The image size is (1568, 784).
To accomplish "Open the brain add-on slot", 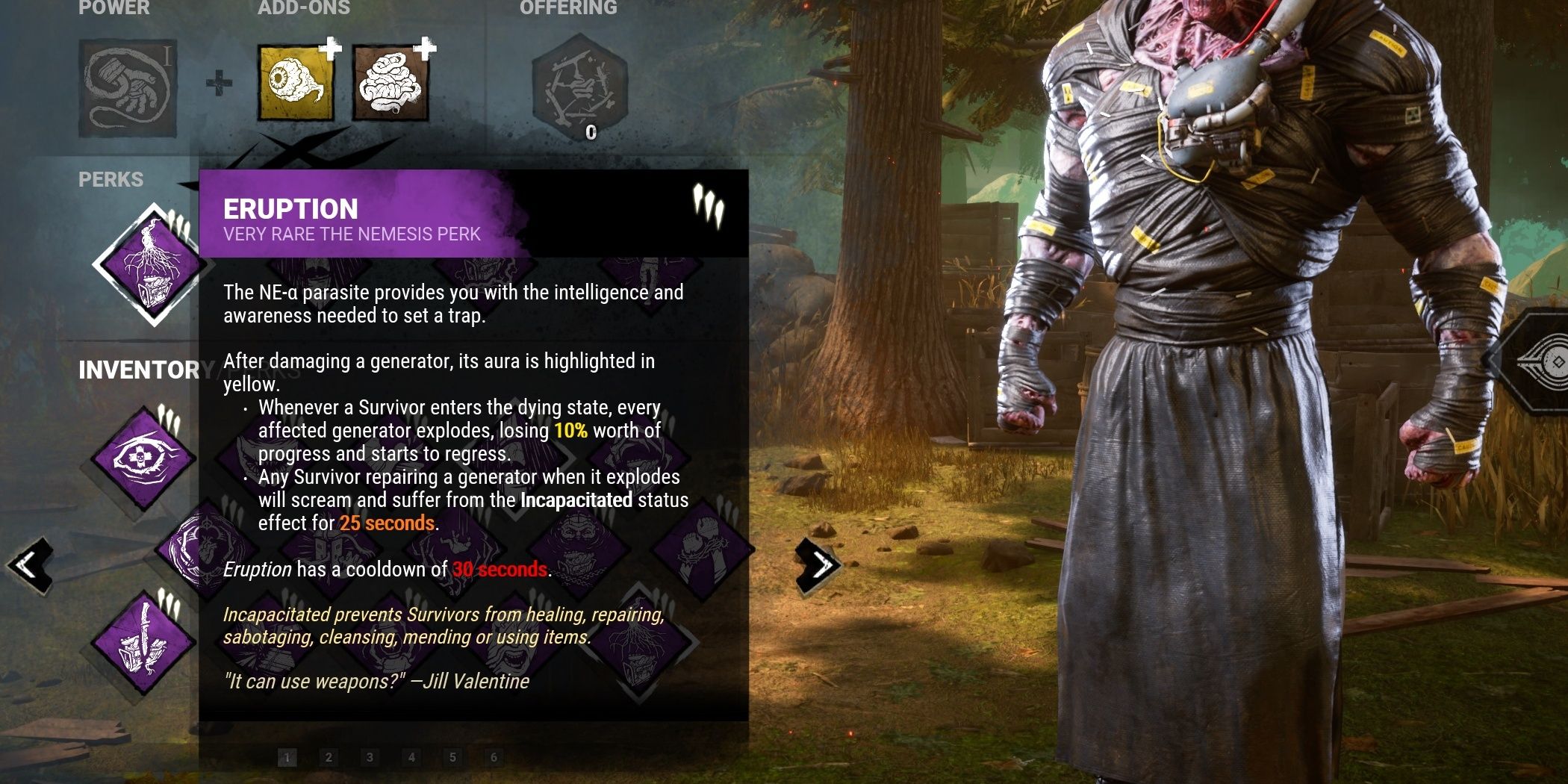I will tap(391, 83).
